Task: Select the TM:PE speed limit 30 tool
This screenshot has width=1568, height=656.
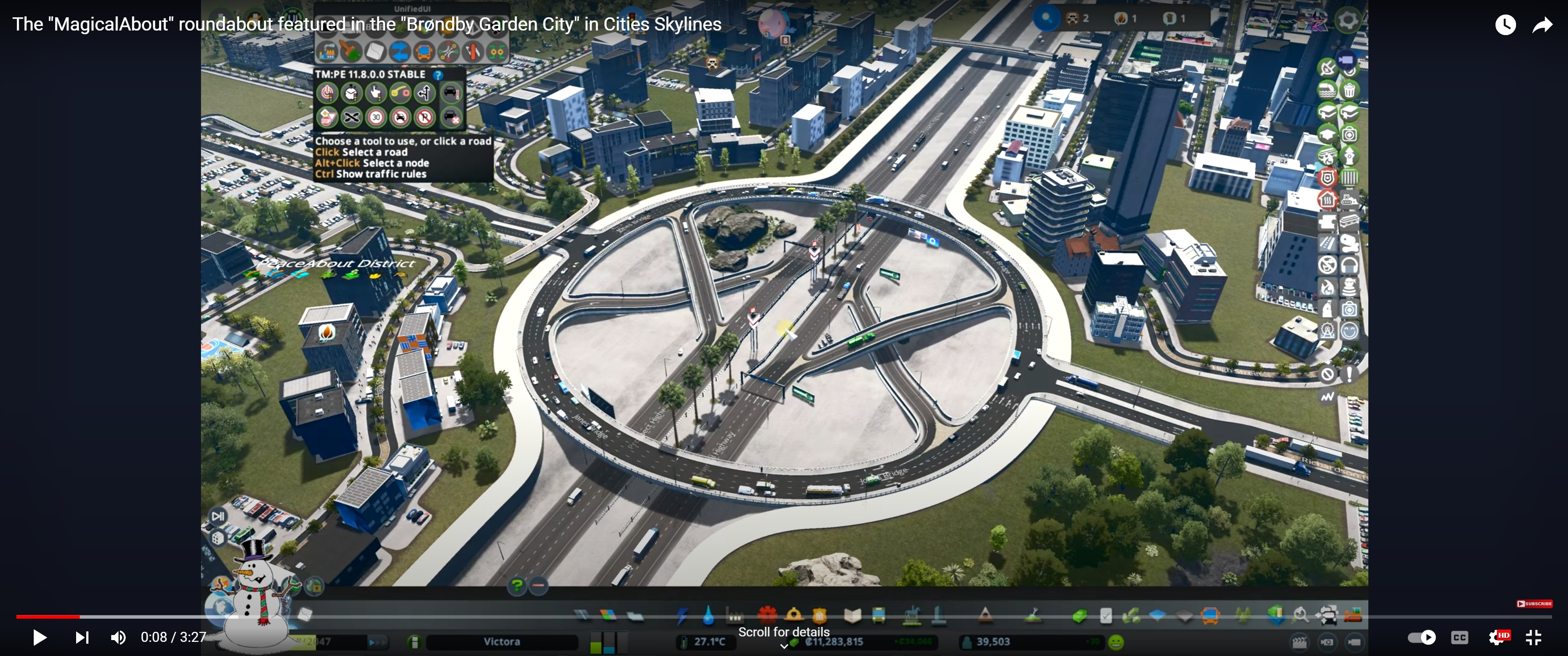Action: pyautogui.click(x=376, y=117)
